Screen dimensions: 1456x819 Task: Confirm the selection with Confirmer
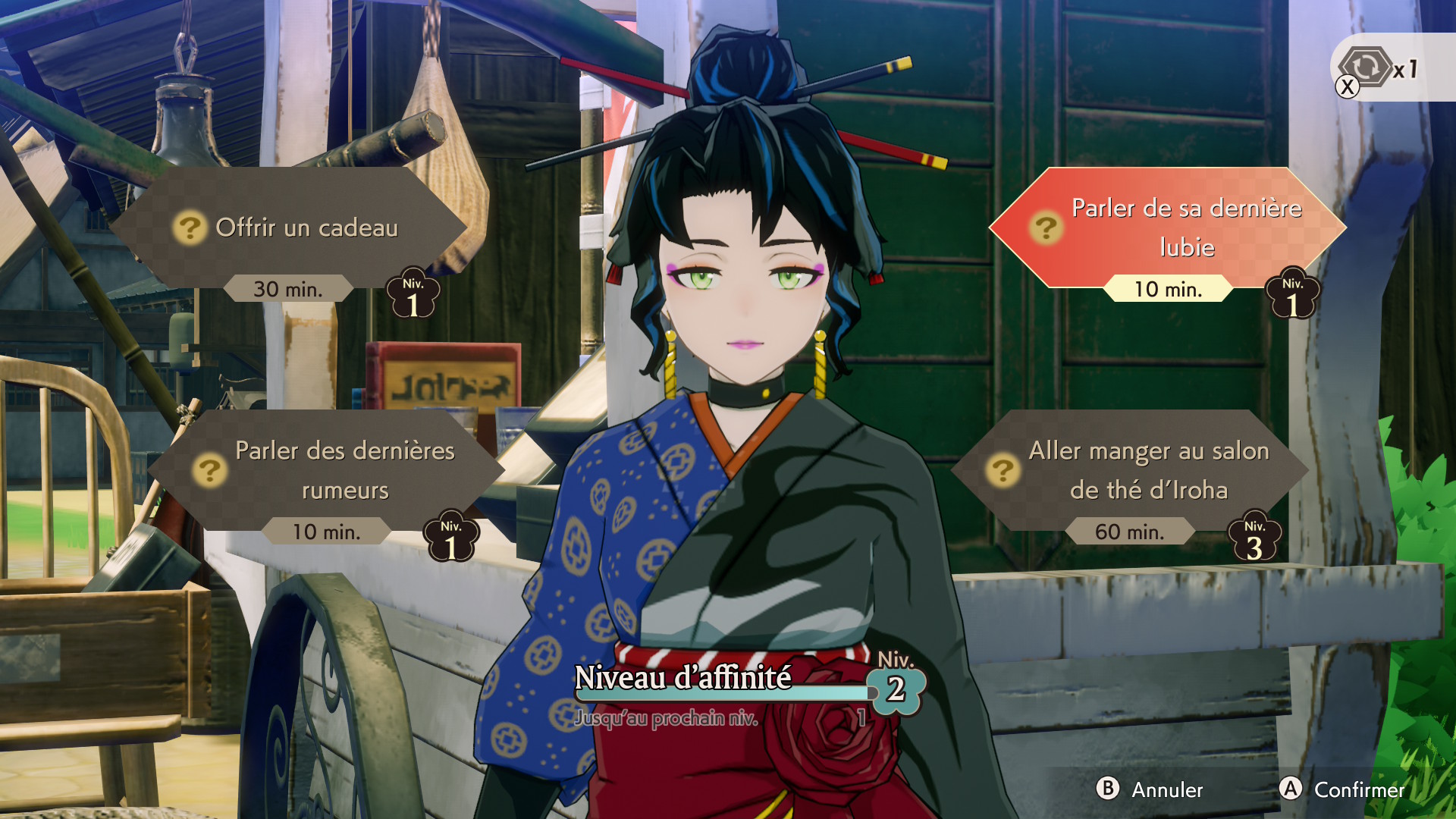click(x=1342, y=789)
